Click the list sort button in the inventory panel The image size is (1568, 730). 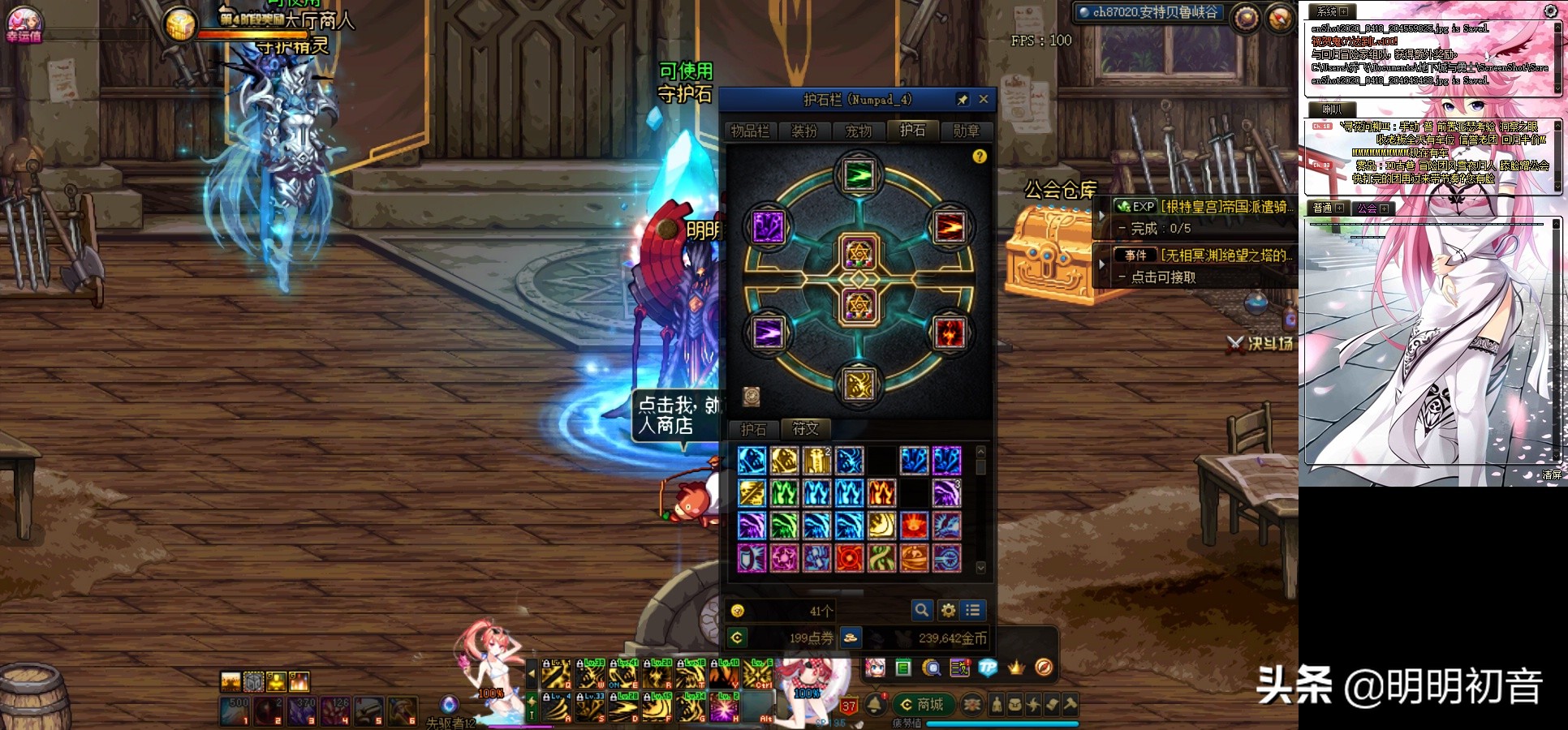pos(972,610)
